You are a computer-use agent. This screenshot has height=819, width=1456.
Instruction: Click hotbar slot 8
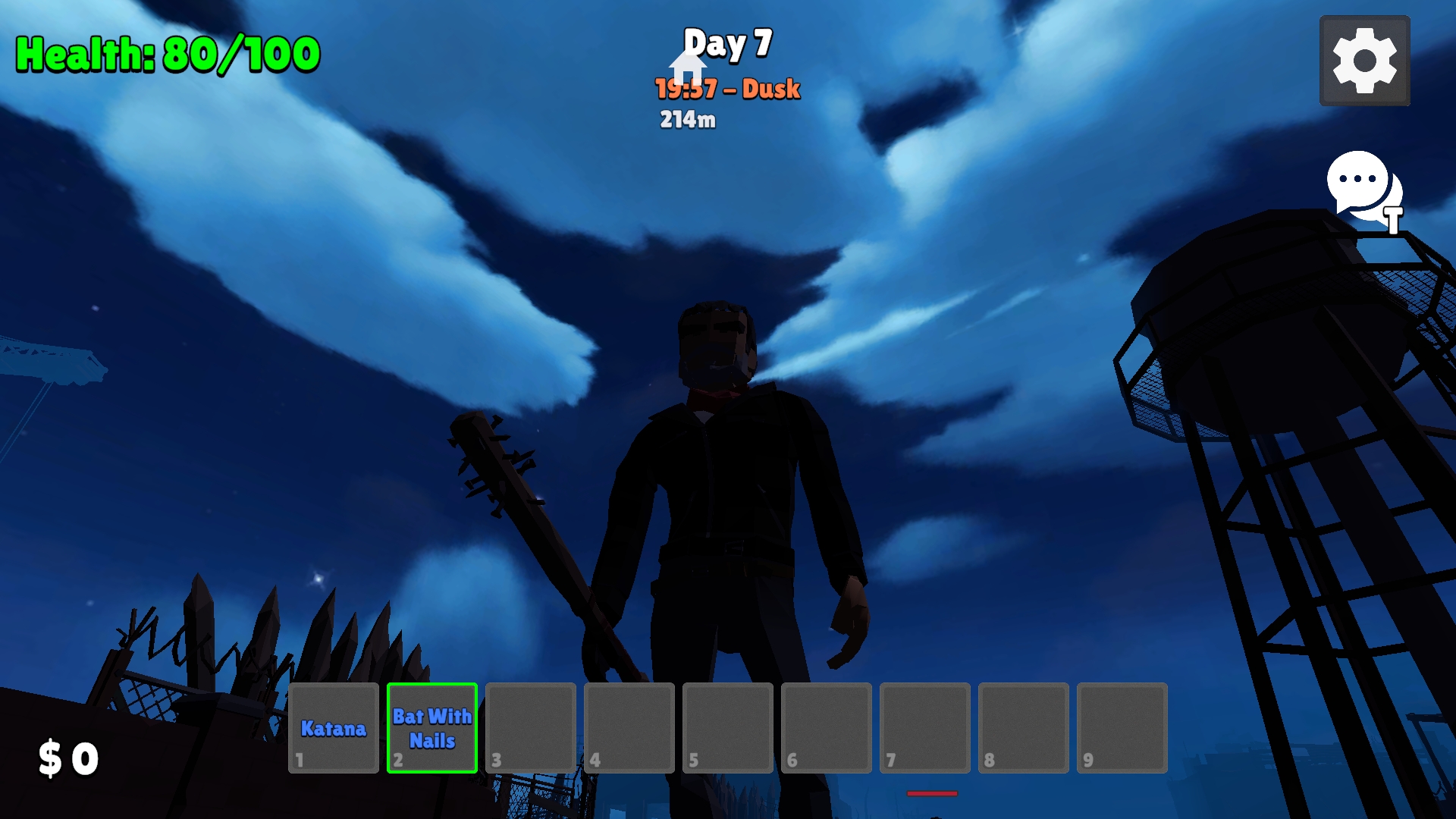click(x=1023, y=728)
